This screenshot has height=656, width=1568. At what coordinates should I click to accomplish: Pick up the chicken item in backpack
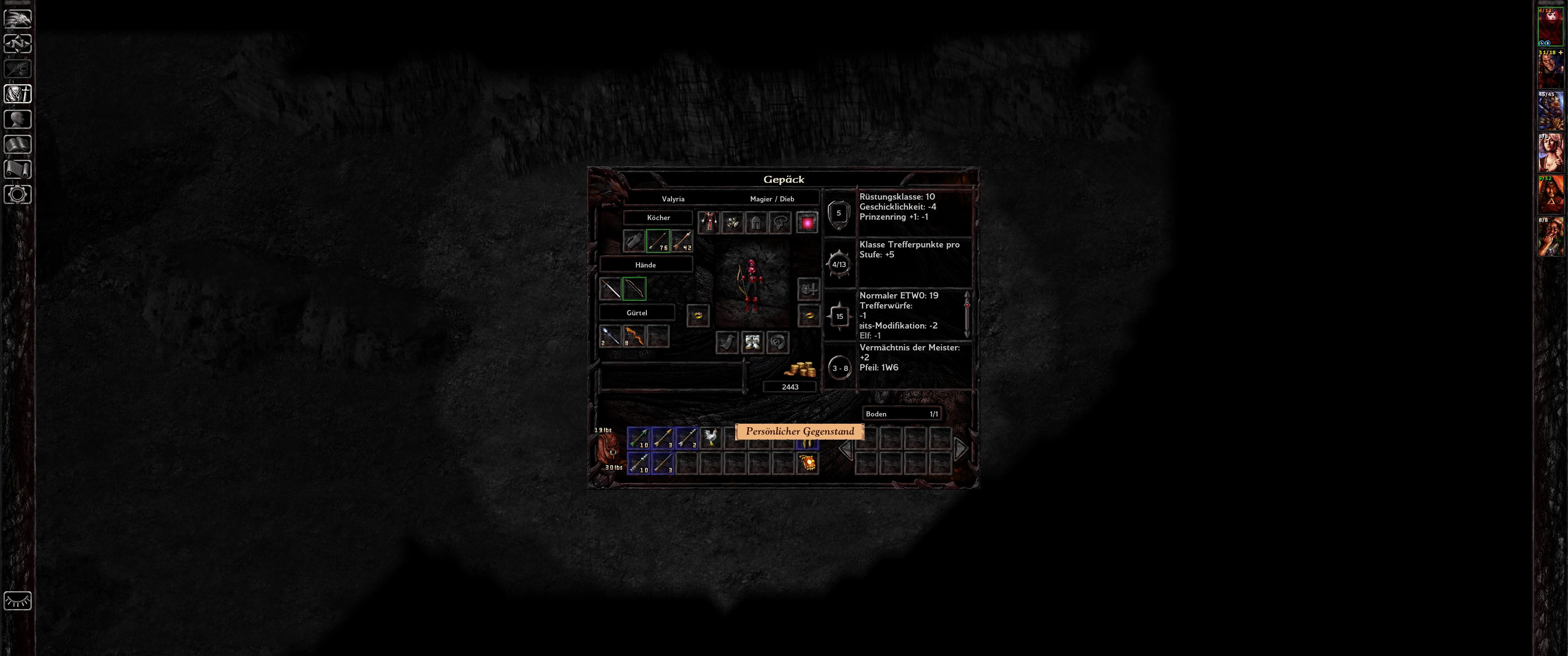710,437
